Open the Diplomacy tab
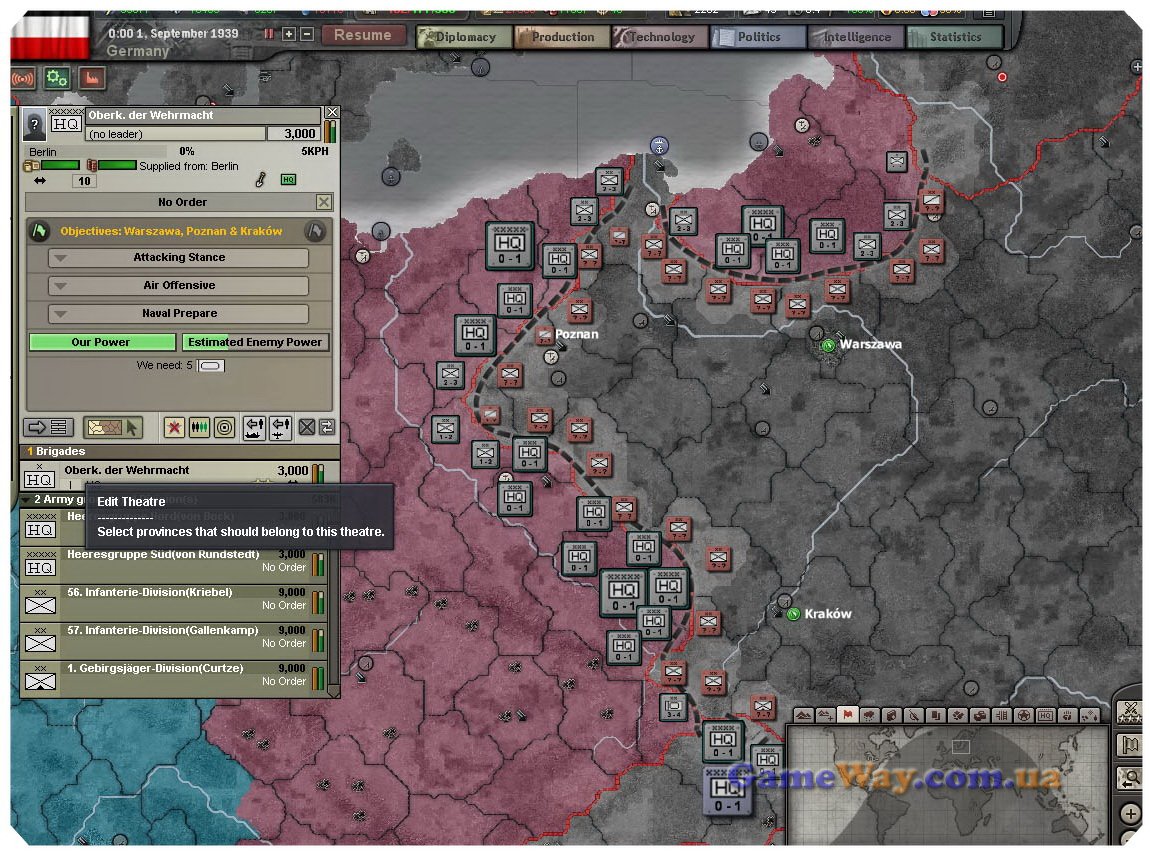1150x855 pixels. tap(460, 37)
